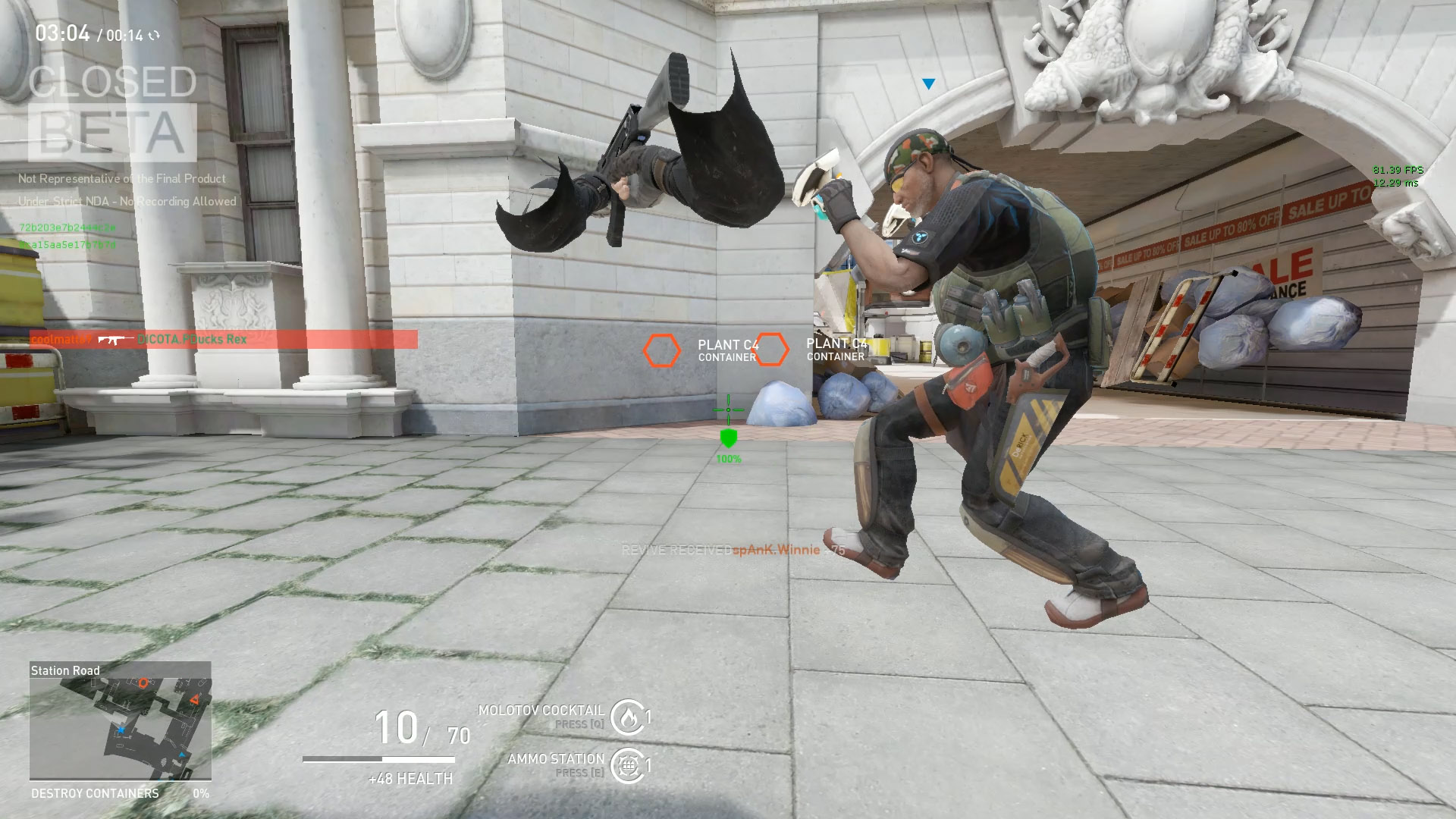Click the left Plant C4 hexagon marker
The height and width of the screenshot is (819, 1456).
662,350
